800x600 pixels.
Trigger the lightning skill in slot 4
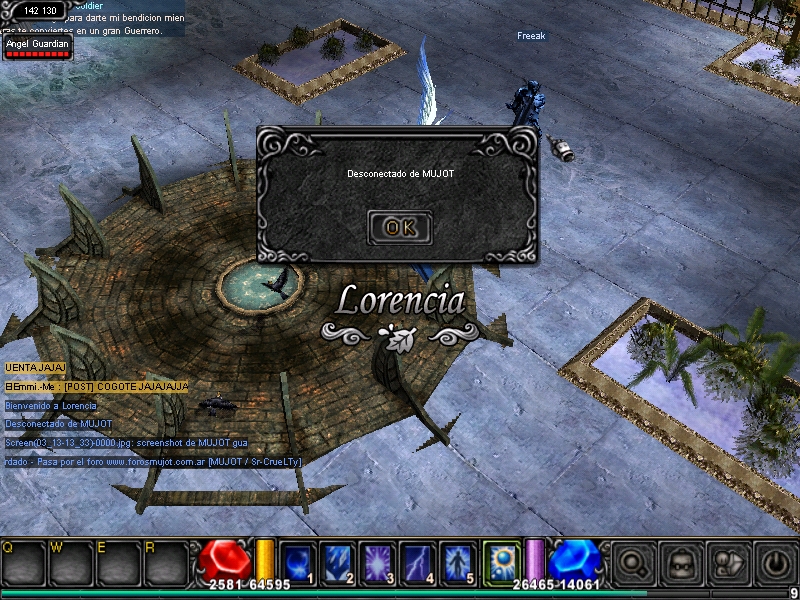point(418,561)
